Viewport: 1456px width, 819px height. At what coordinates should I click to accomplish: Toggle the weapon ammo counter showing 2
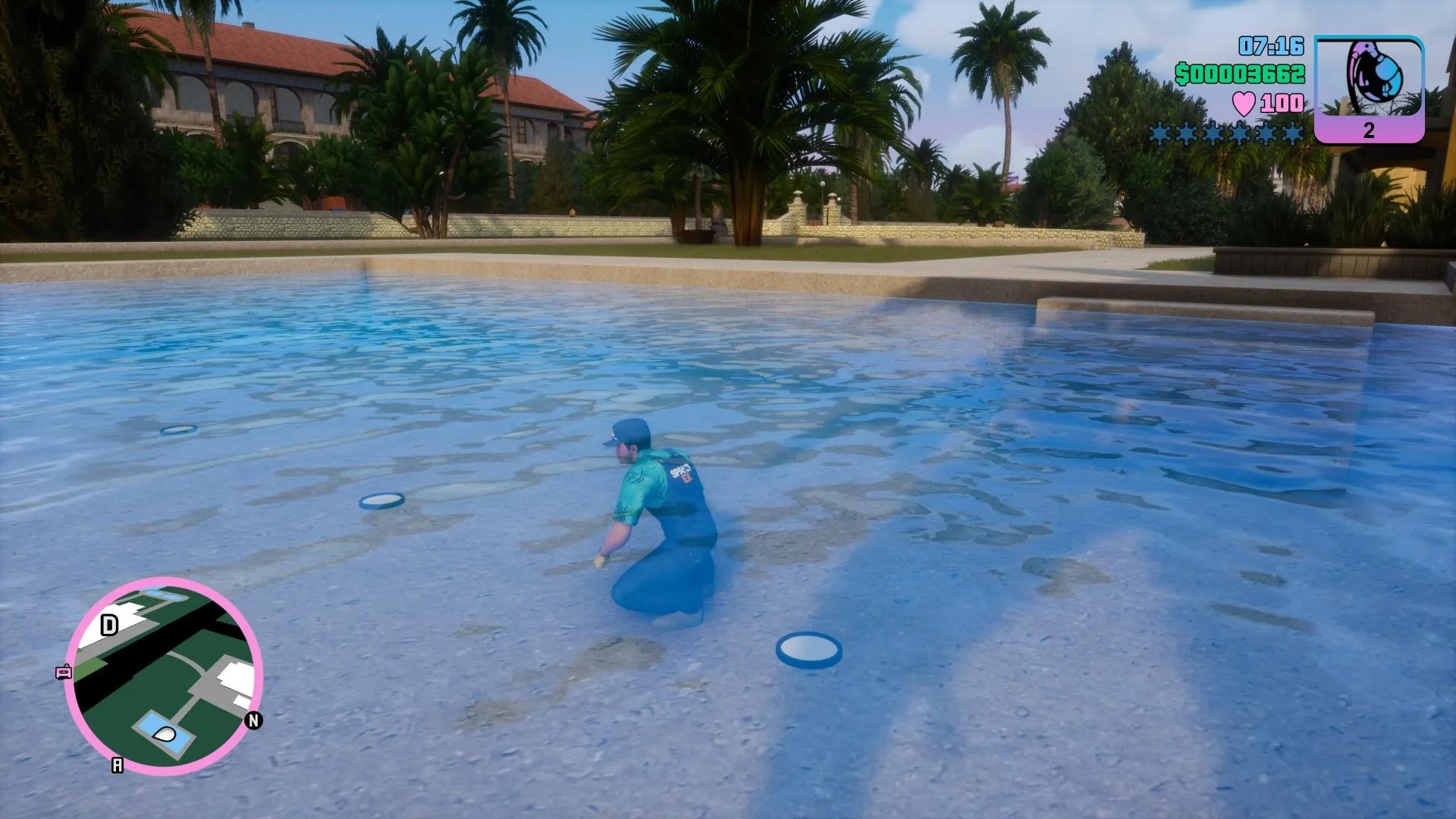point(1369,132)
